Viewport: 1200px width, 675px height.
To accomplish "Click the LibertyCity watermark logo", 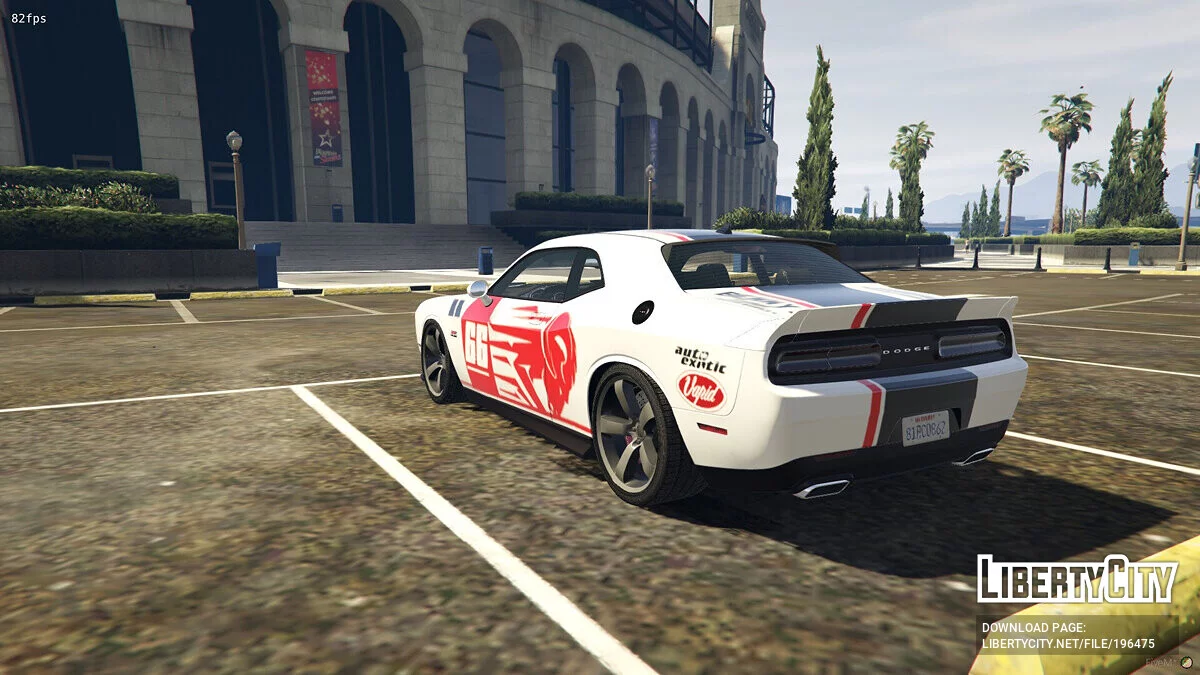I will 1077,579.
